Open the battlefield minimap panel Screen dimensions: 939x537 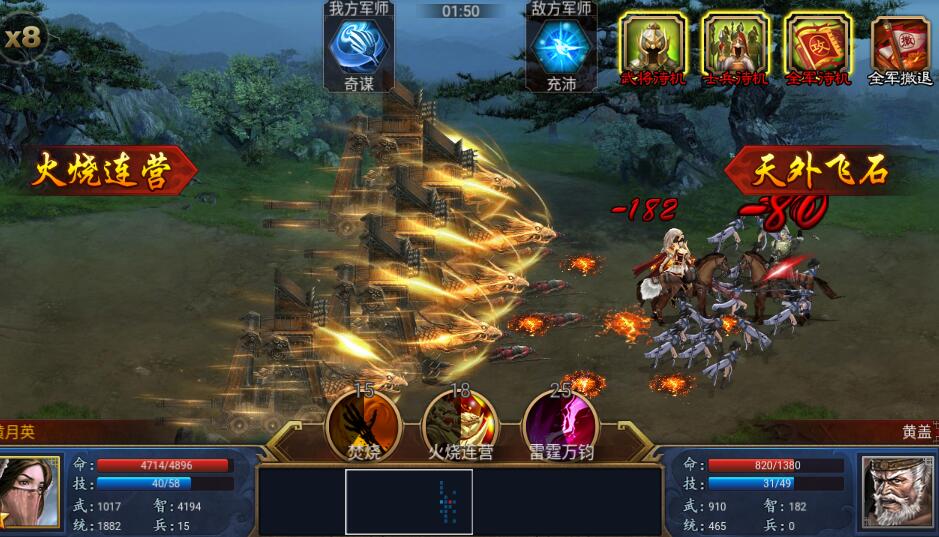click(x=409, y=501)
